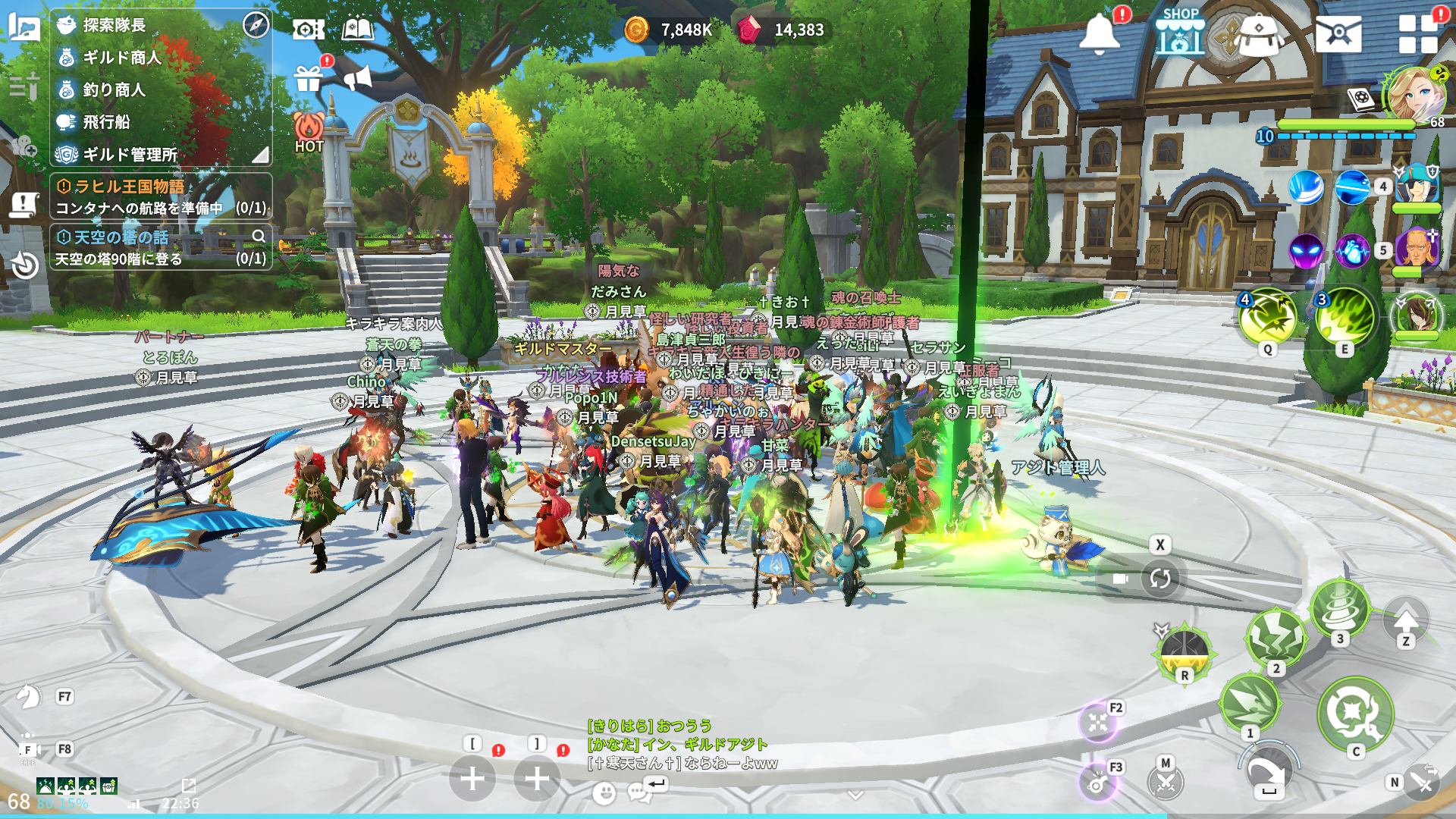Image resolution: width=1456 pixels, height=819 pixels.
Task: Select 釣り商人 entry
Action: 114,89
